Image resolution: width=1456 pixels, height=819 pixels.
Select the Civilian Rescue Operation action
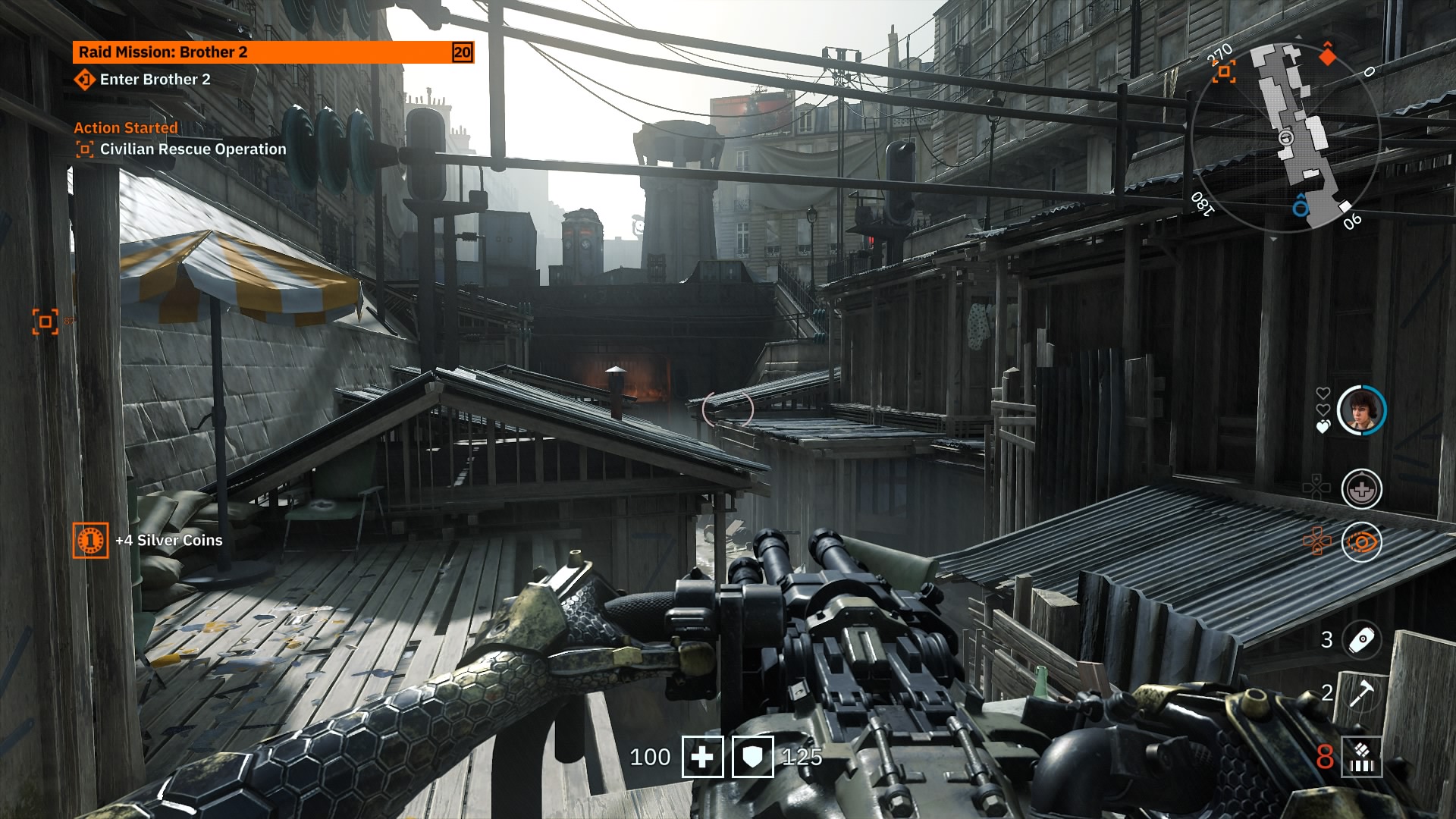coord(193,149)
